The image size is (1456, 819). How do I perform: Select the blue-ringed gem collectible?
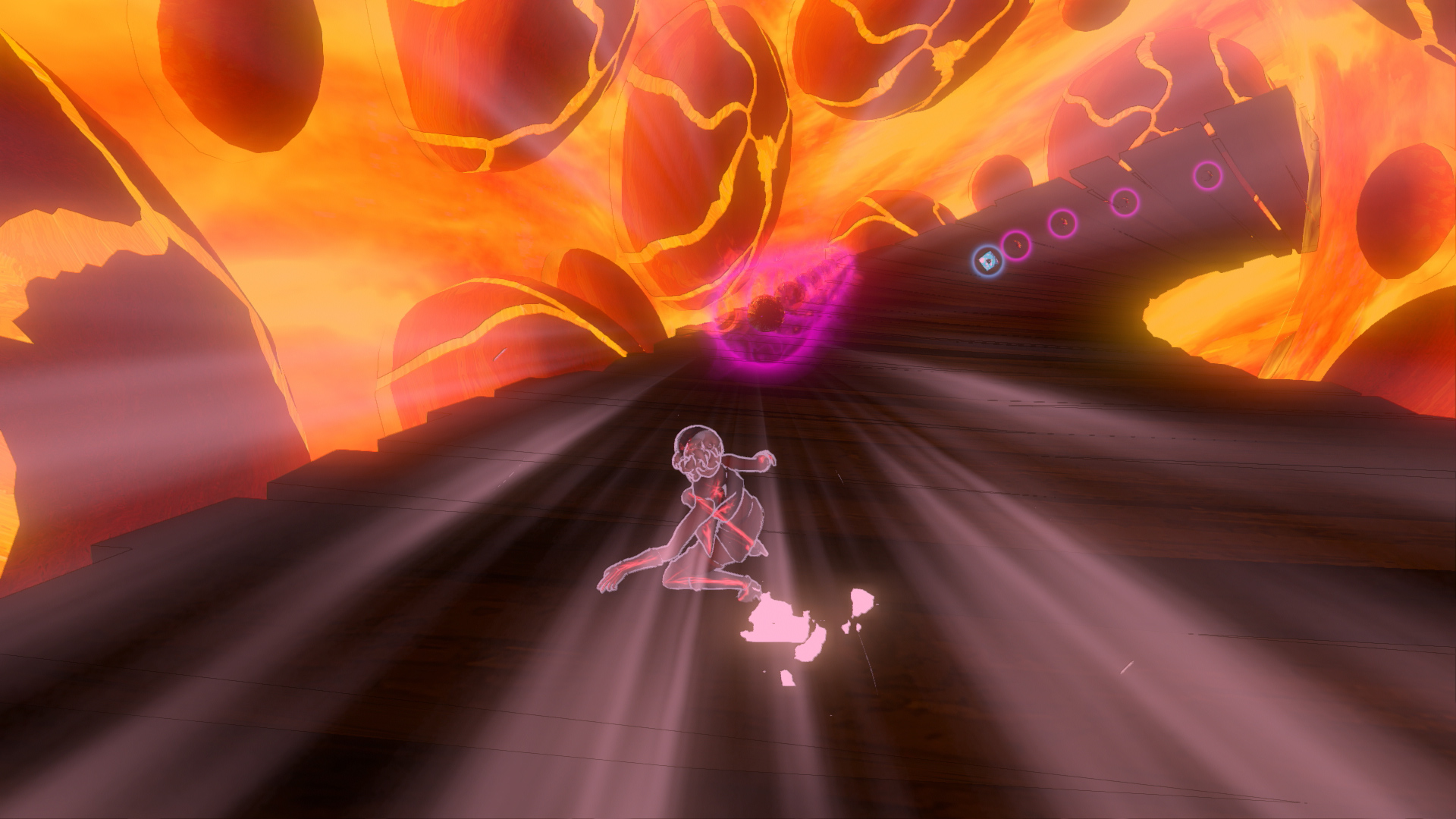click(x=989, y=262)
